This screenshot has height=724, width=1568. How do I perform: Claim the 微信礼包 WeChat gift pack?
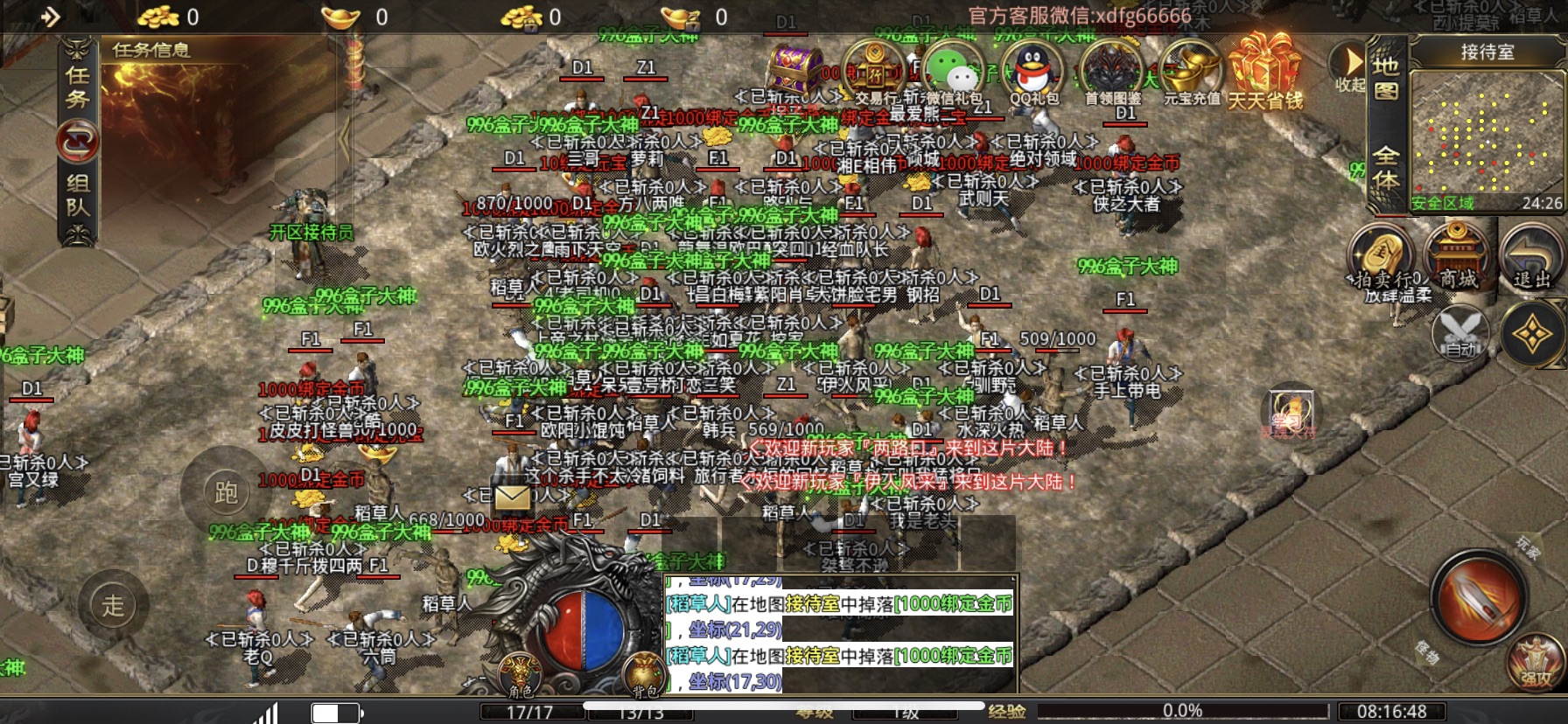coord(953,73)
